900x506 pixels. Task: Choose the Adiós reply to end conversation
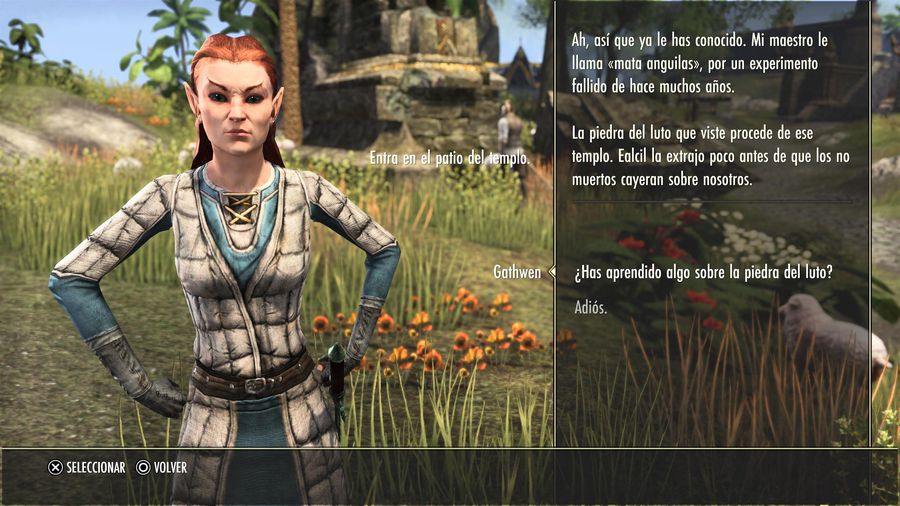[x=590, y=307]
